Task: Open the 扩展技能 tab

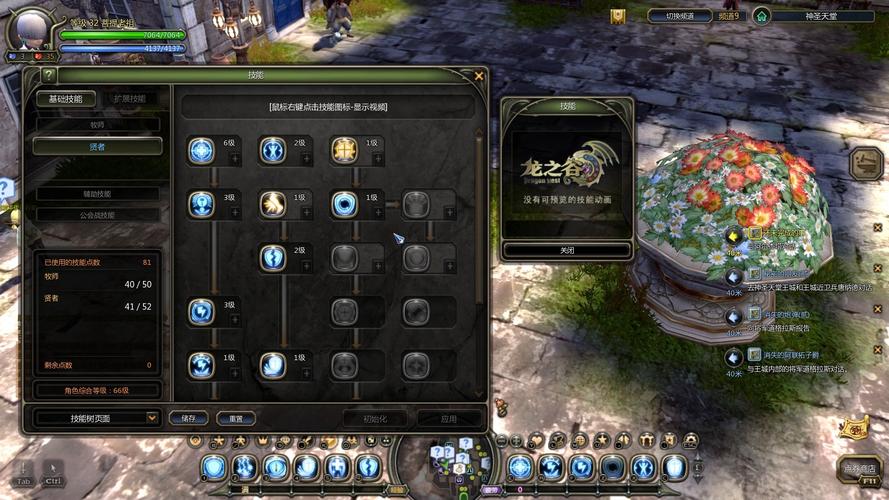Action: click(x=130, y=98)
